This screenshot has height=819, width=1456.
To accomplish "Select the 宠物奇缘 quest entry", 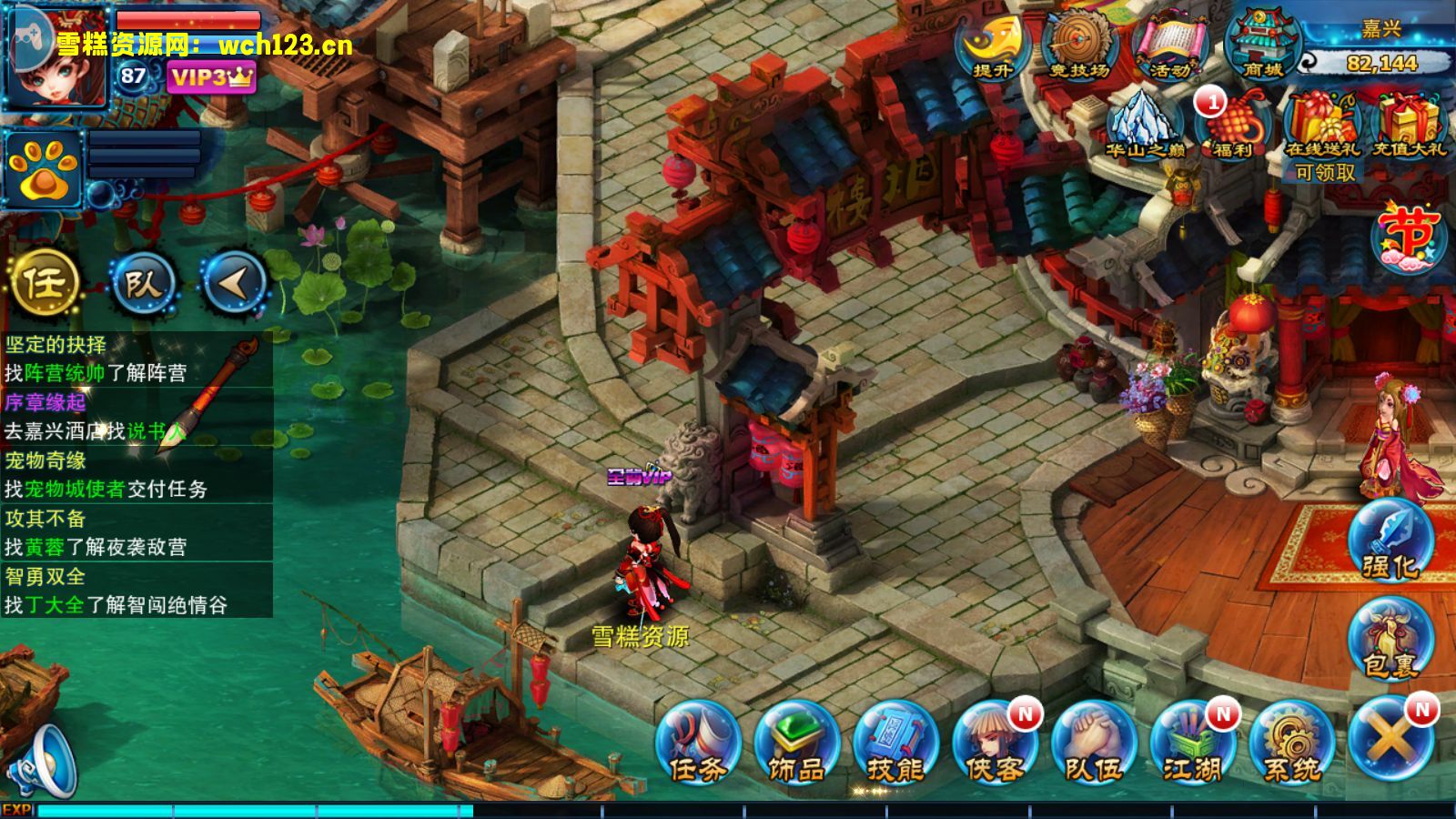I will (x=136, y=475).
